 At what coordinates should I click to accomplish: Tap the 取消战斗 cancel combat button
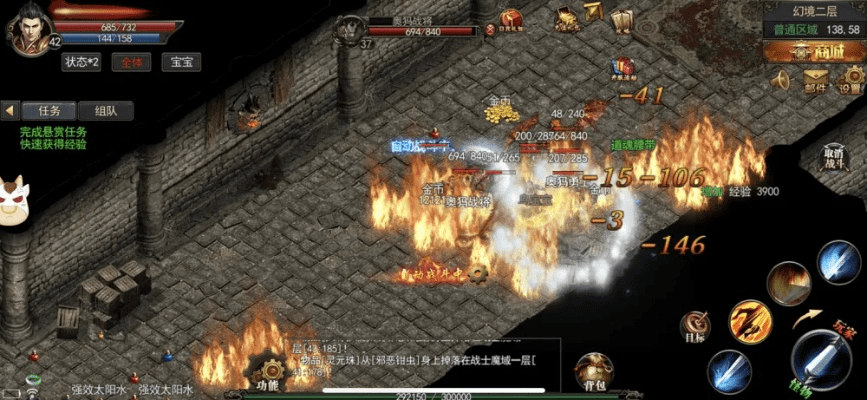tap(834, 159)
